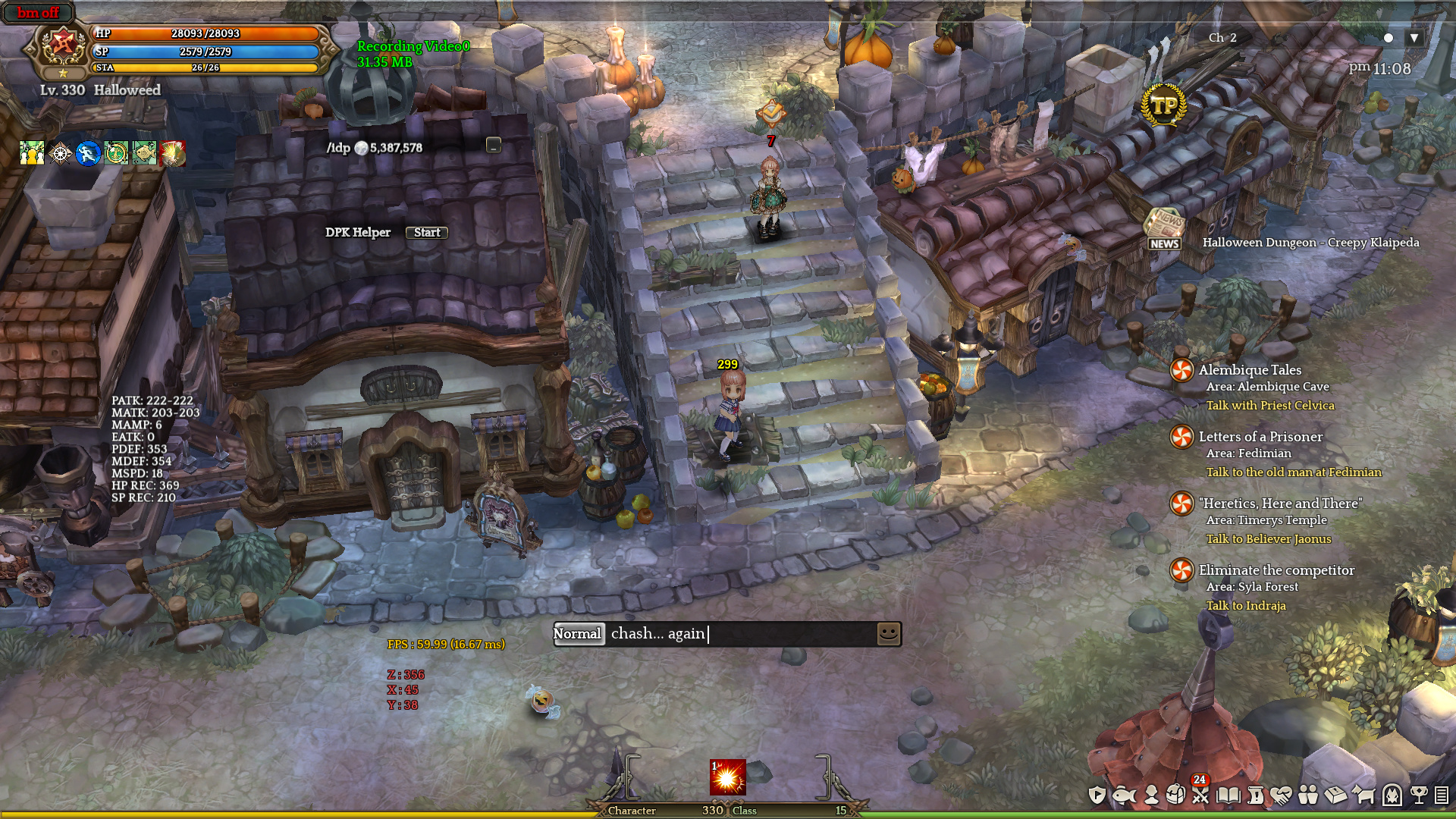Select the Eliminate the competitor quest
Viewport: 1456px width, 819px height.
point(1276,570)
